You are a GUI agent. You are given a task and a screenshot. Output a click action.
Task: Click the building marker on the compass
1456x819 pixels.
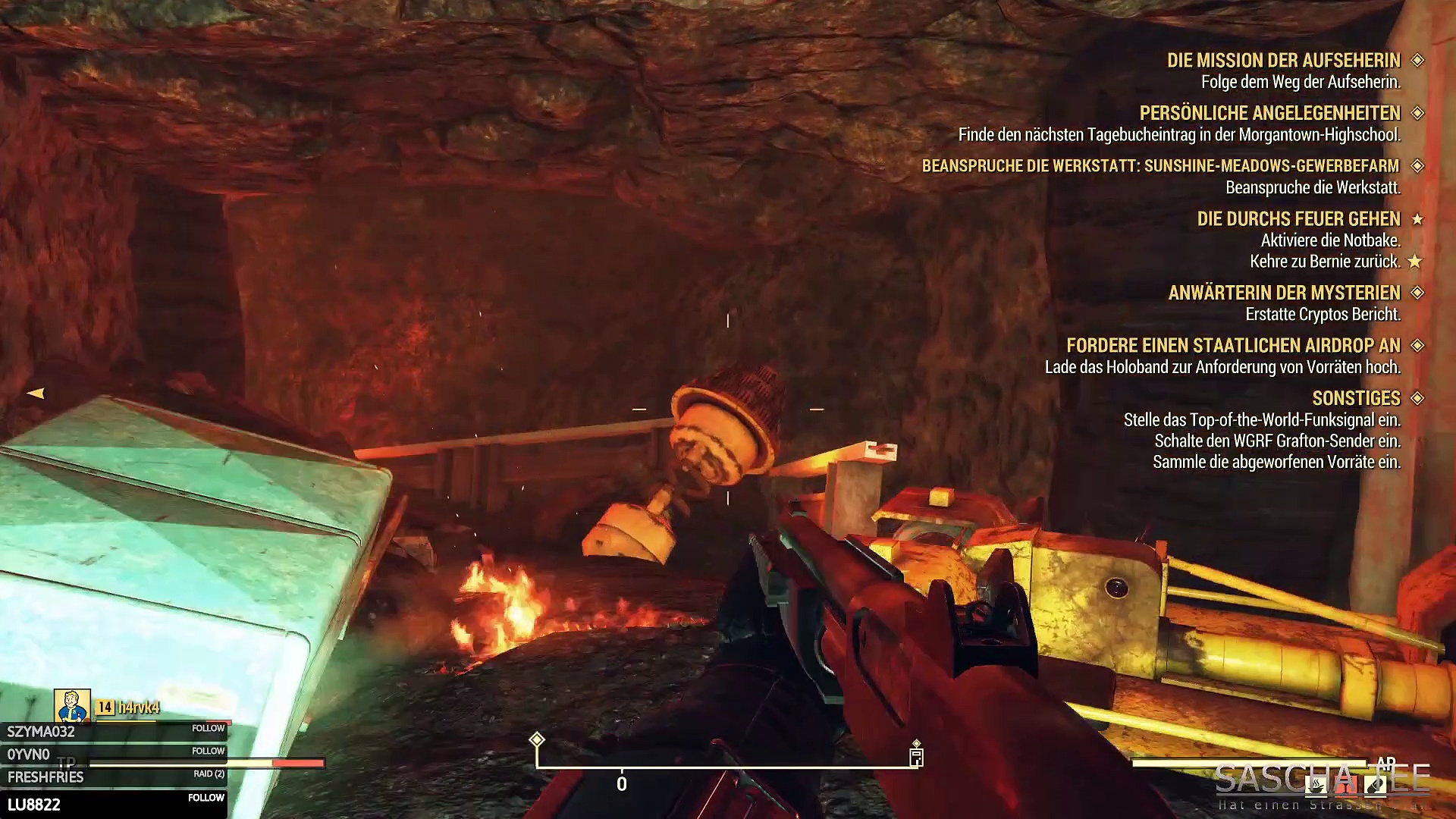click(x=916, y=755)
